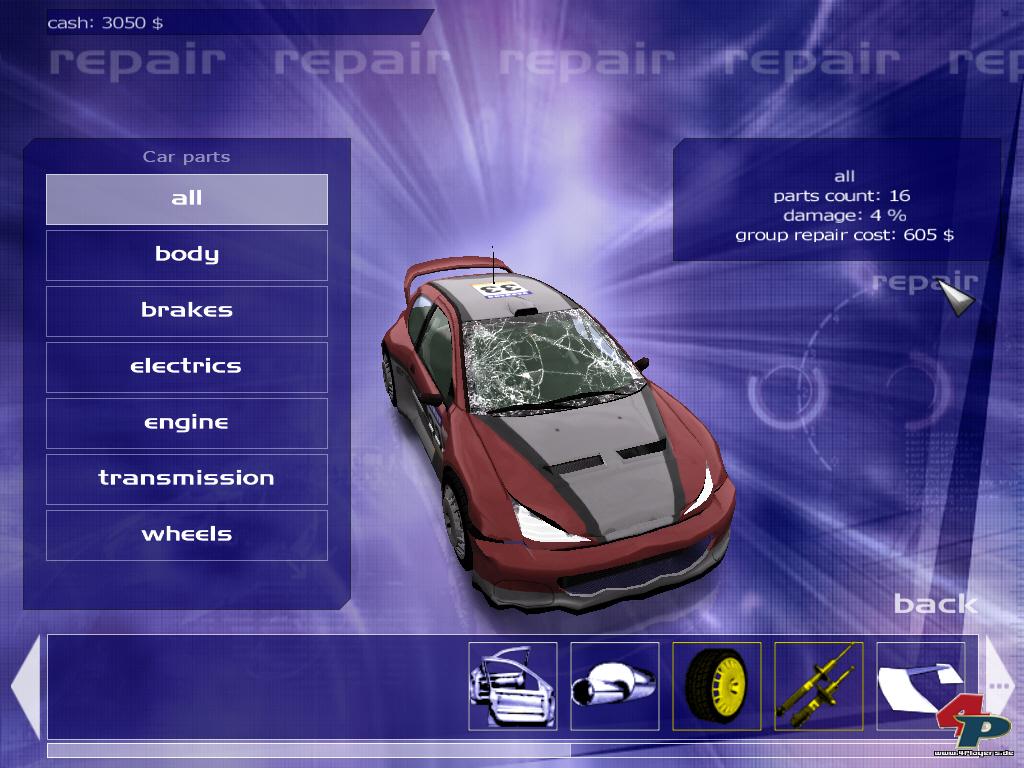The width and height of the screenshot is (1024, 768).
Task: Show the electrics parts group
Action: tap(187, 367)
